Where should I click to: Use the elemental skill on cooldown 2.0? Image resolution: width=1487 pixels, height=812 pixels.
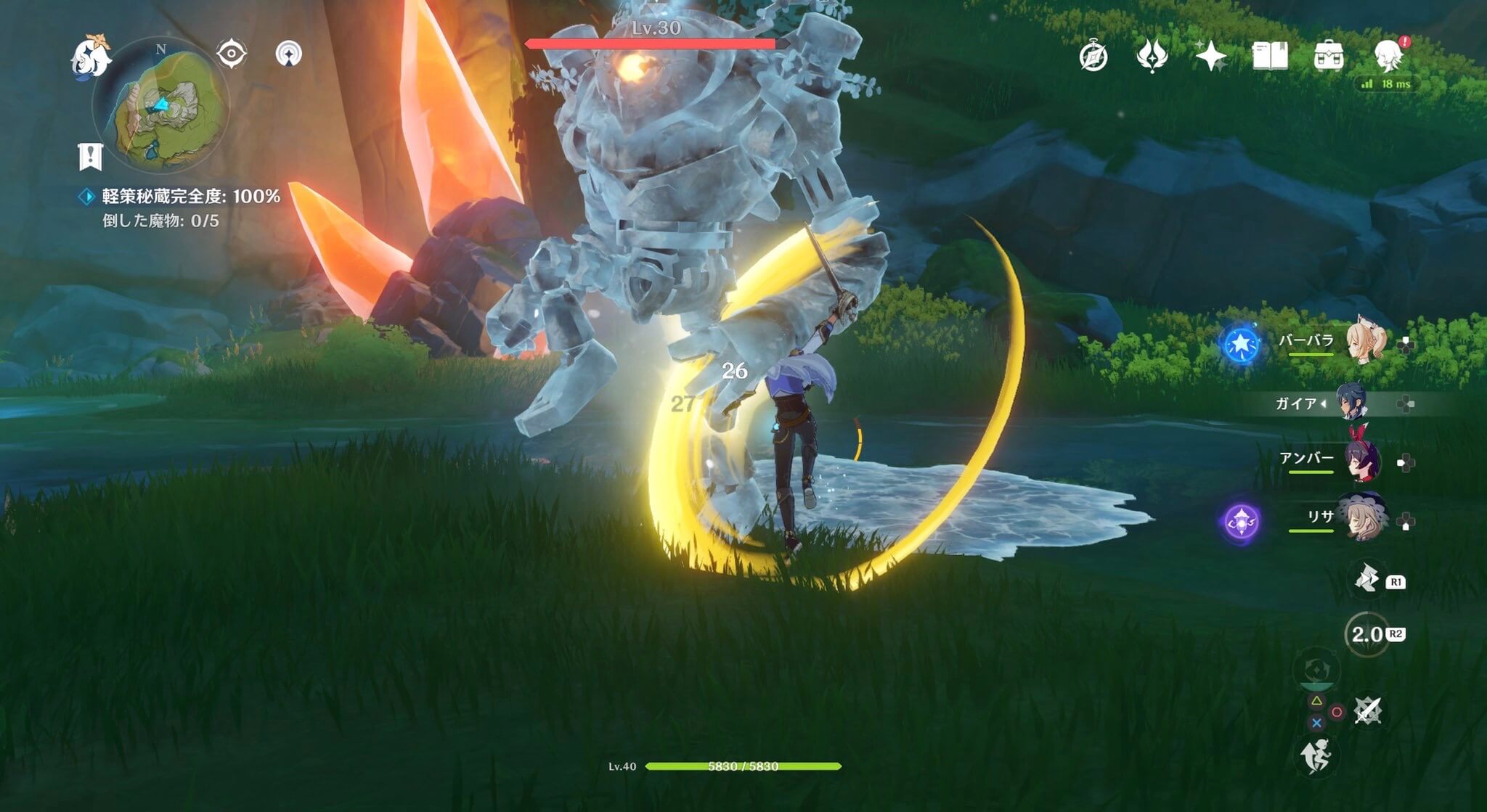pyautogui.click(x=1366, y=634)
